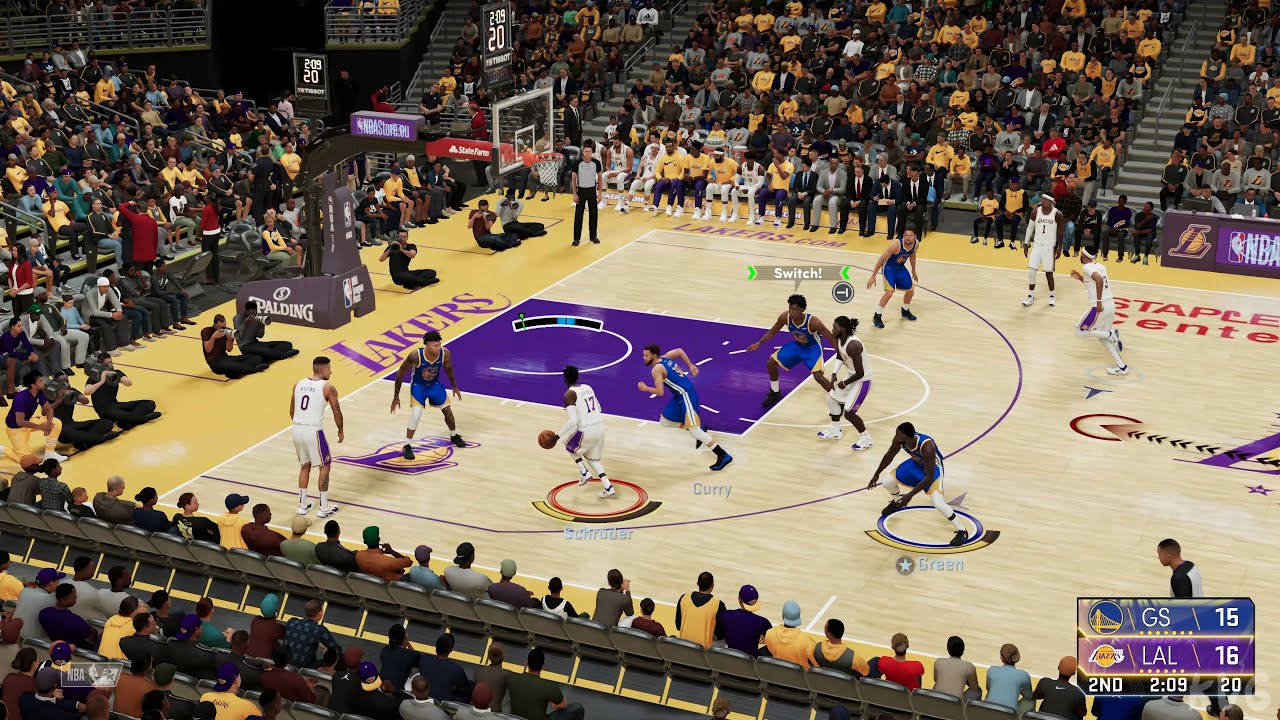1280x720 pixels.
Task: Toggle the green Switch! indicator
Action: (x=798, y=273)
